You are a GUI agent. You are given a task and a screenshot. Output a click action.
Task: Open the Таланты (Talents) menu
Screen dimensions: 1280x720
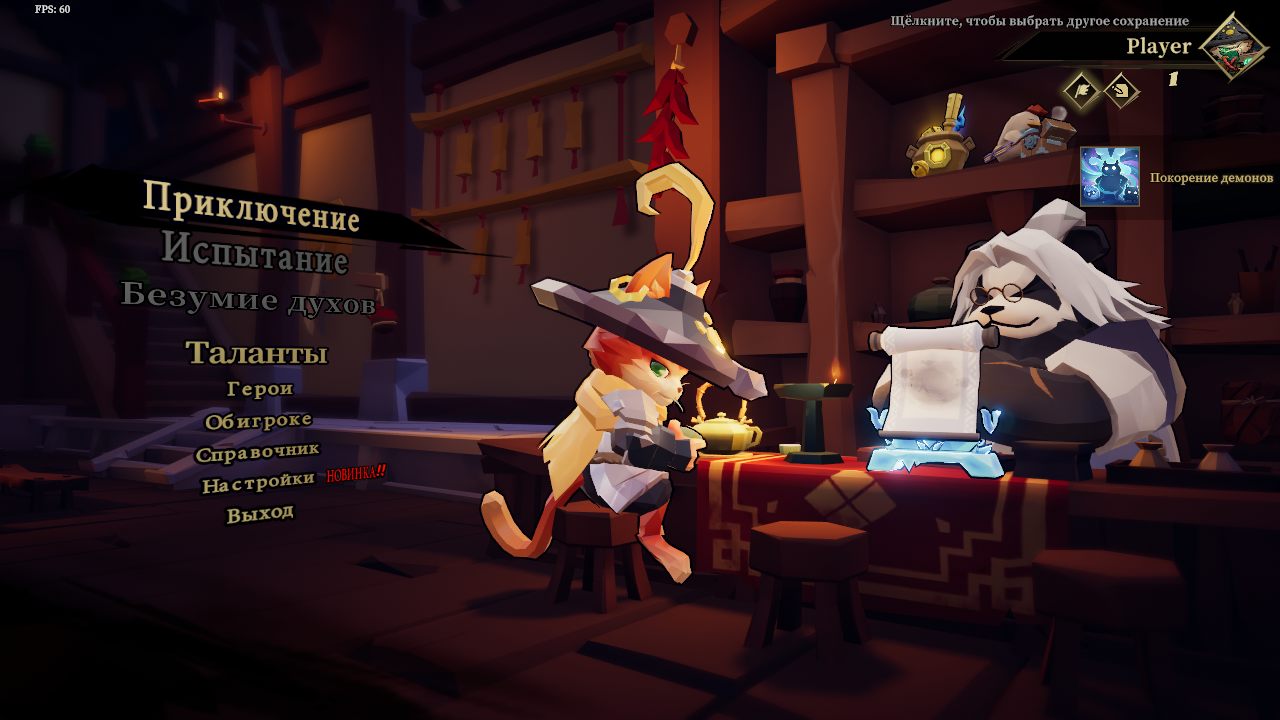point(257,353)
